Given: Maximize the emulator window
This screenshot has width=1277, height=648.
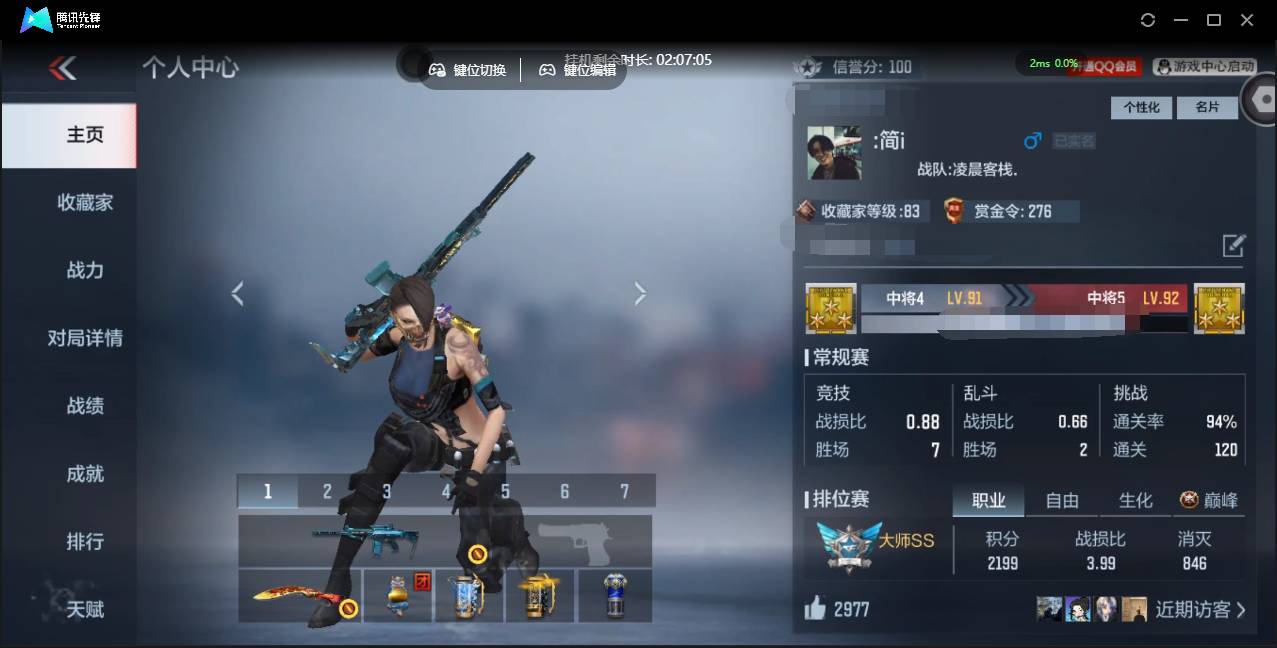Looking at the screenshot, I should click(x=1214, y=20).
